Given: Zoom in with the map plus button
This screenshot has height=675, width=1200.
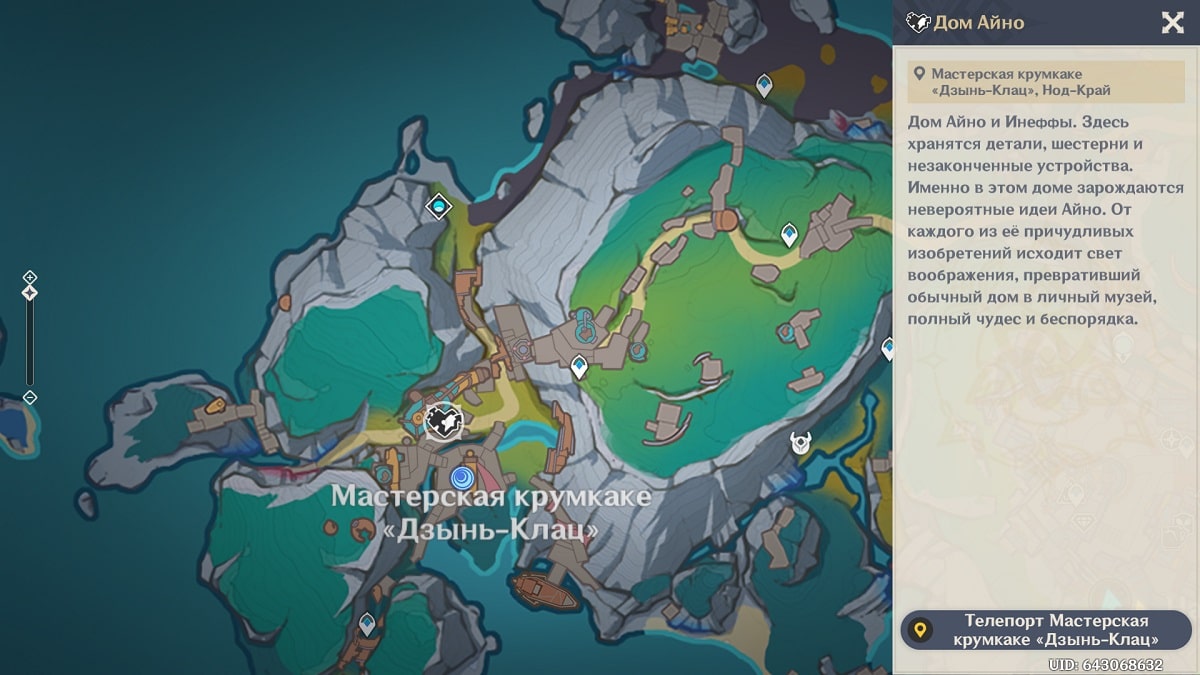Looking at the screenshot, I should click(x=30, y=276).
